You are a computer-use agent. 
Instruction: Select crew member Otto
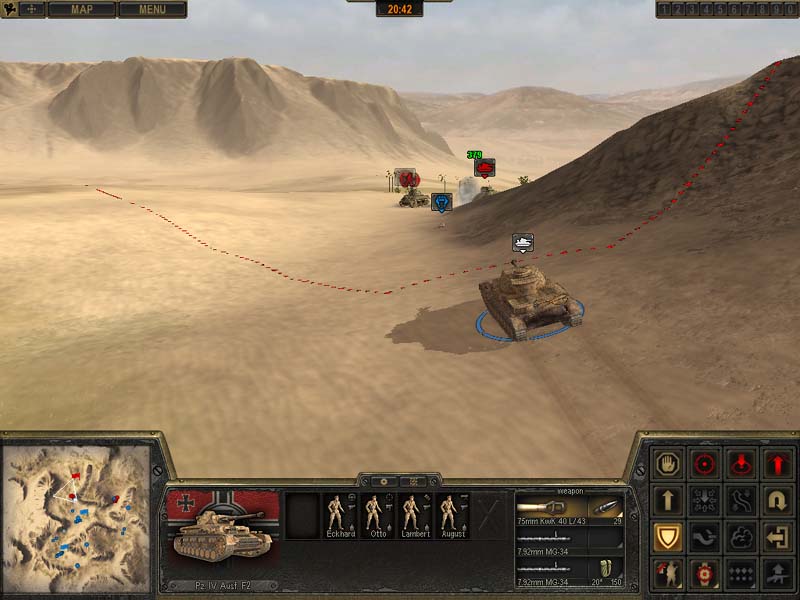click(x=378, y=514)
